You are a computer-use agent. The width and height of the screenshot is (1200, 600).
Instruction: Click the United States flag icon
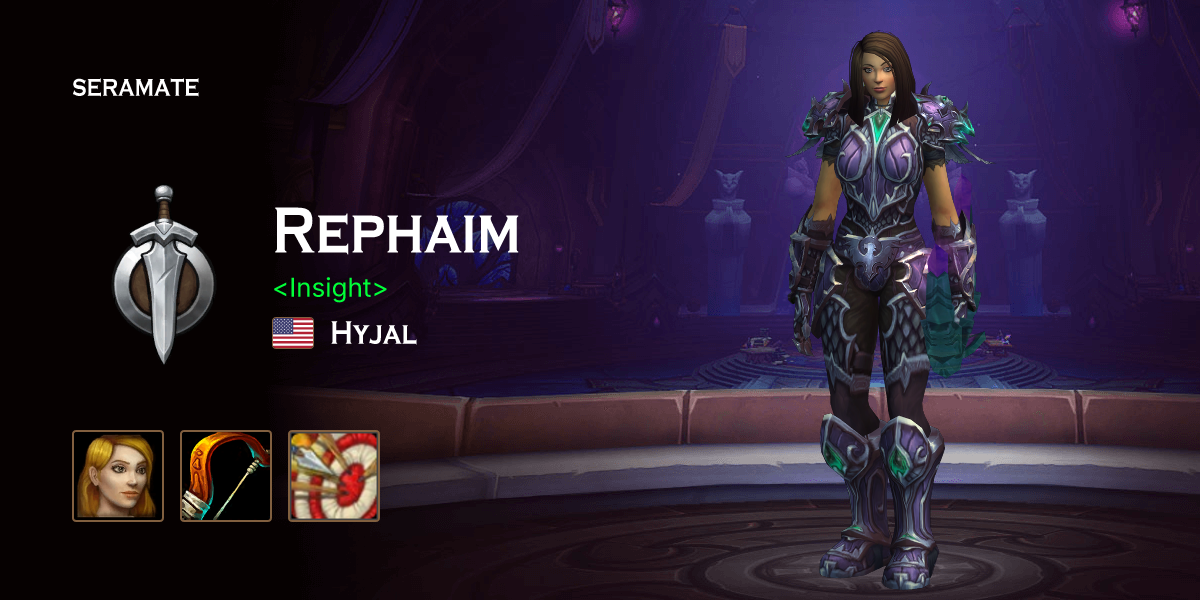click(293, 333)
